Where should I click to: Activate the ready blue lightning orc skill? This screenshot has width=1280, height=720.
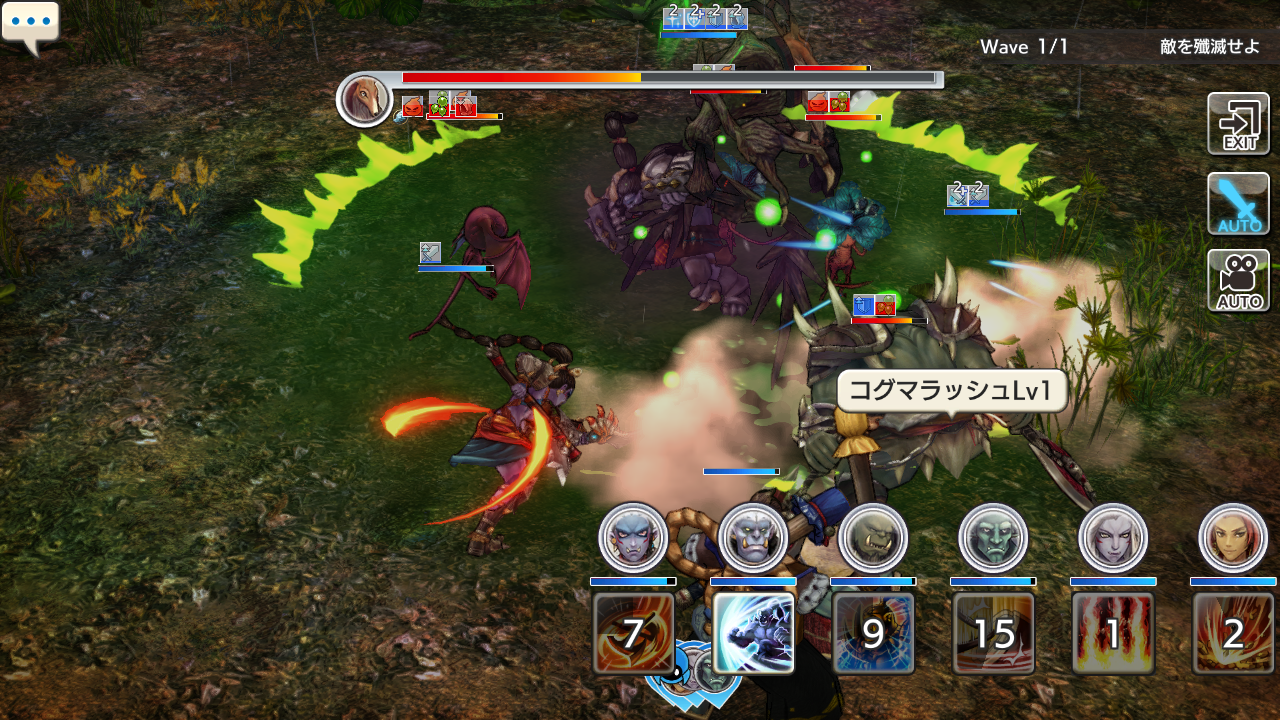pyautogui.click(x=753, y=633)
